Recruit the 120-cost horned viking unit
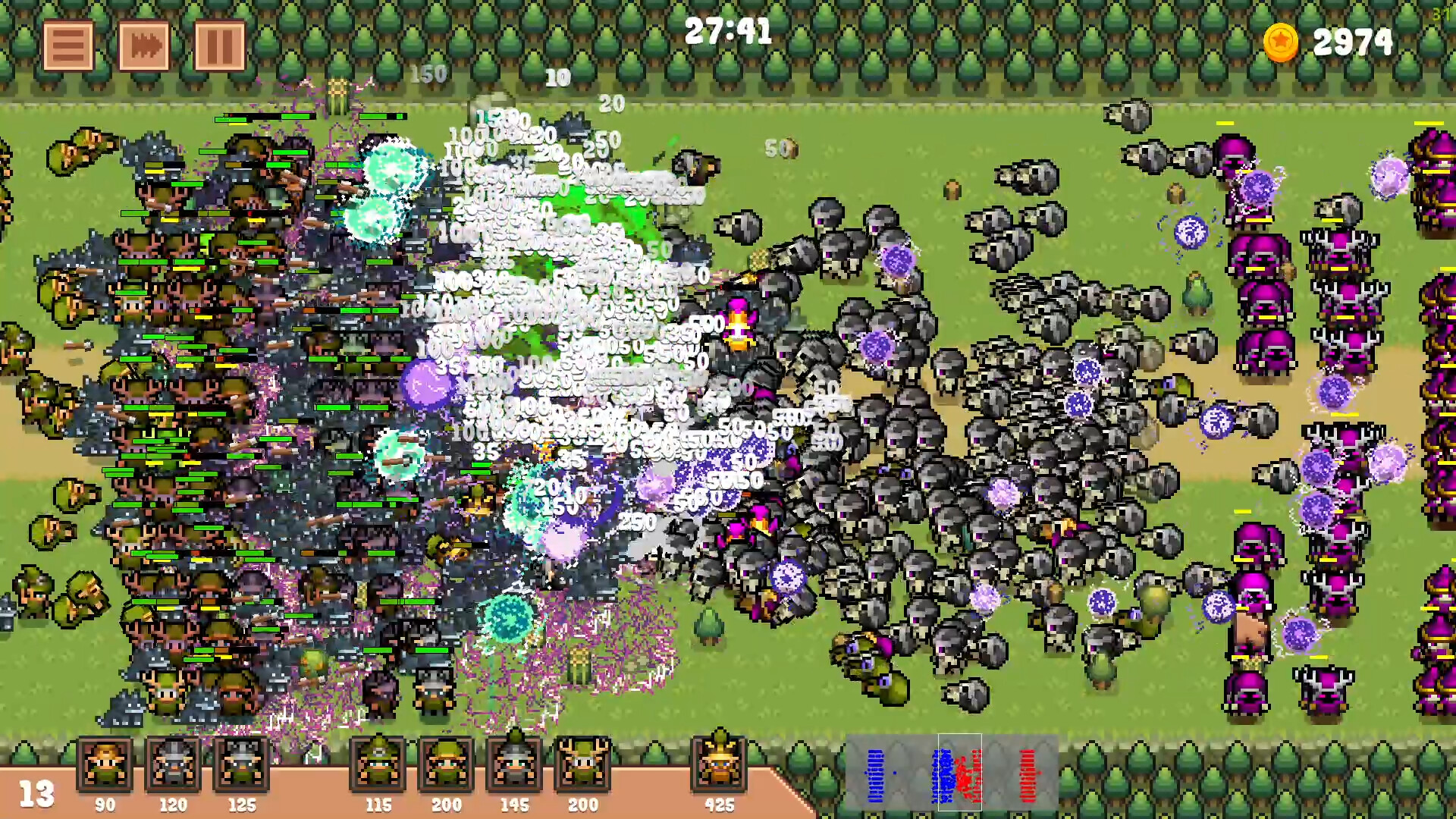Image resolution: width=1456 pixels, height=819 pixels. tap(173, 766)
